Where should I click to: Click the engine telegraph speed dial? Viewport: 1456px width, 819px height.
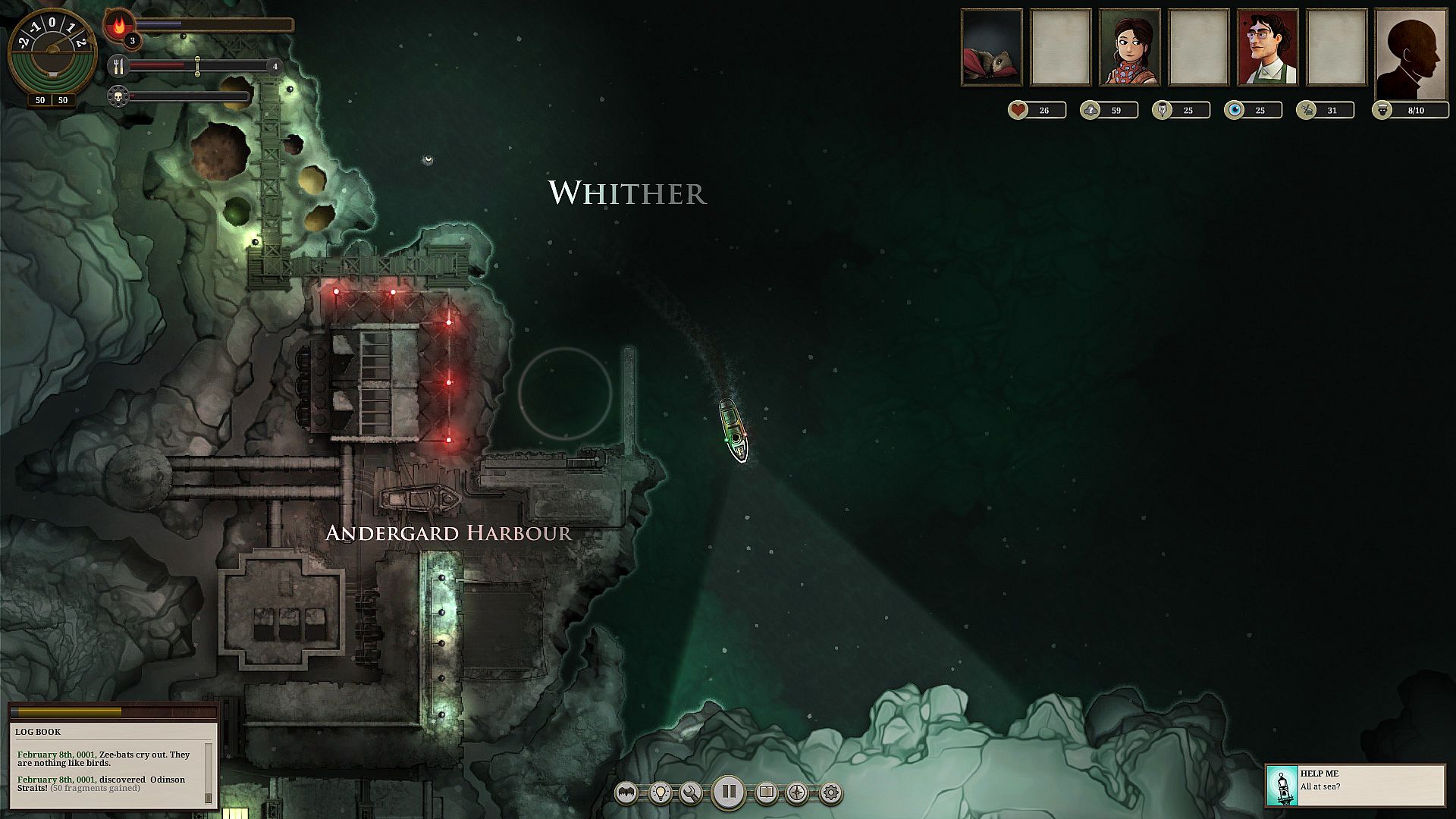click(x=52, y=53)
